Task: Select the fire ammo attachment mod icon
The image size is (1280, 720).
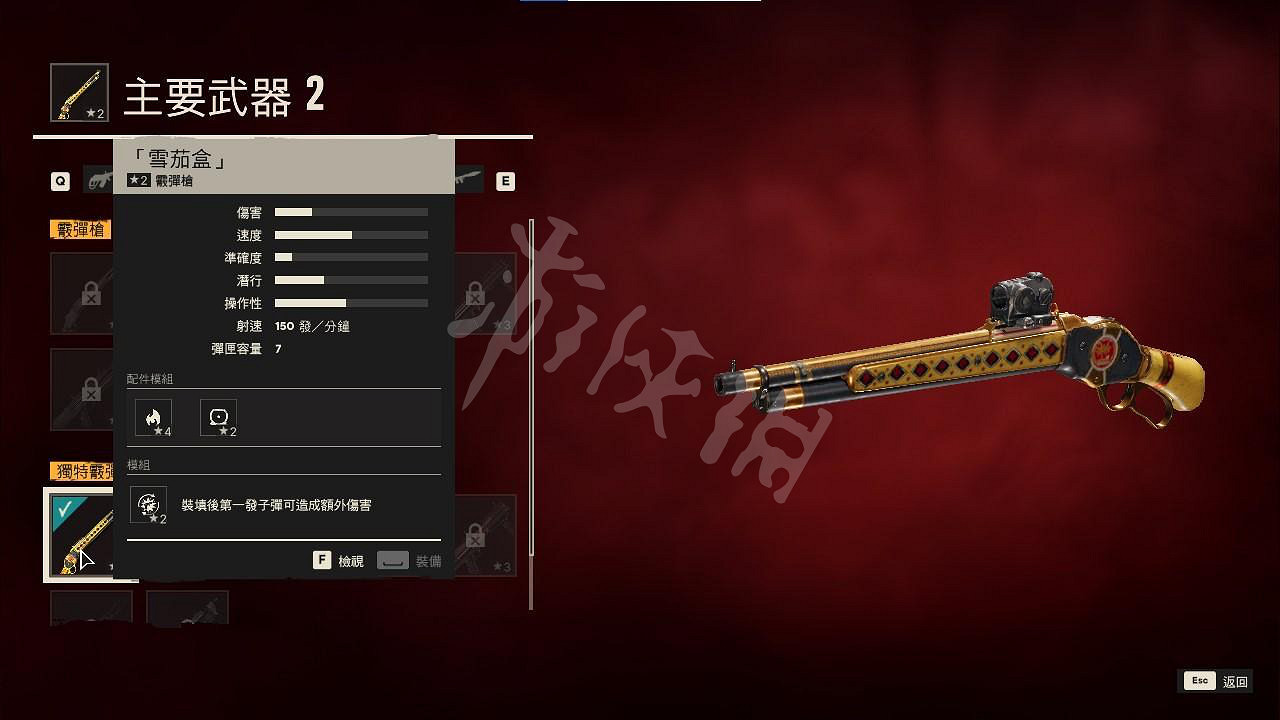Action: [155, 417]
